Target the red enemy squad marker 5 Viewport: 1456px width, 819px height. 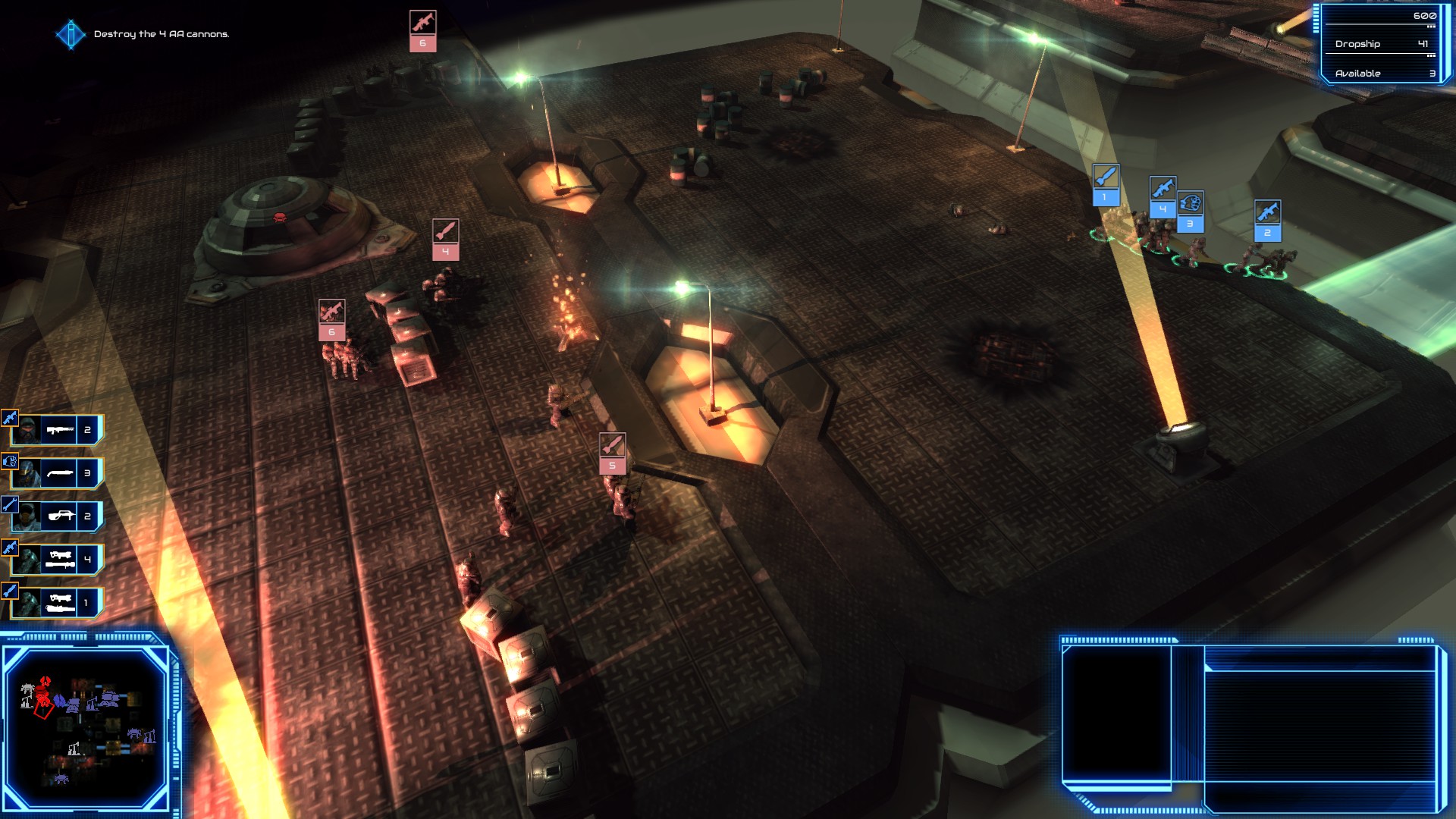click(612, 453)
